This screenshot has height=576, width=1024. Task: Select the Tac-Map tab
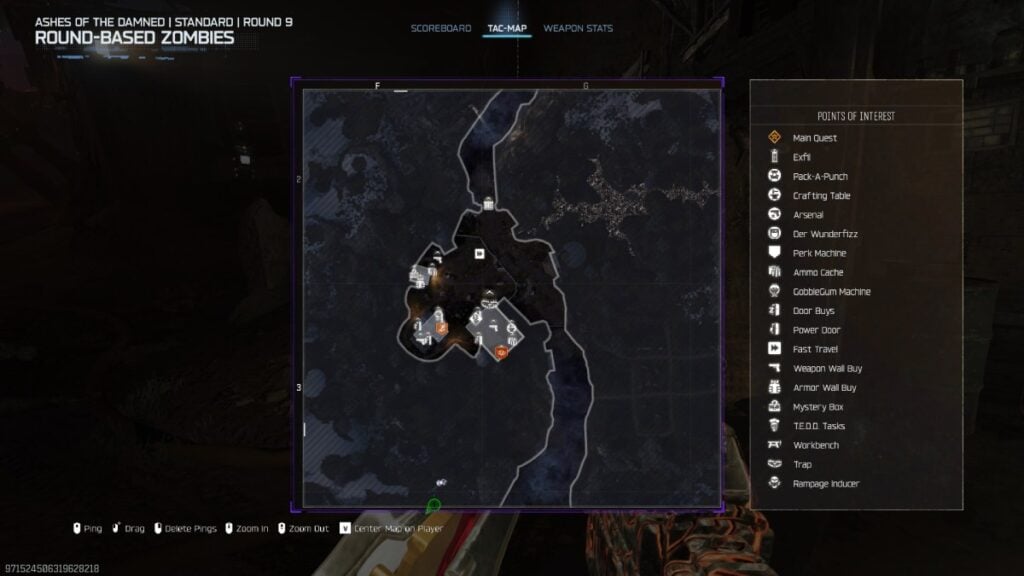tap(506, 28)
